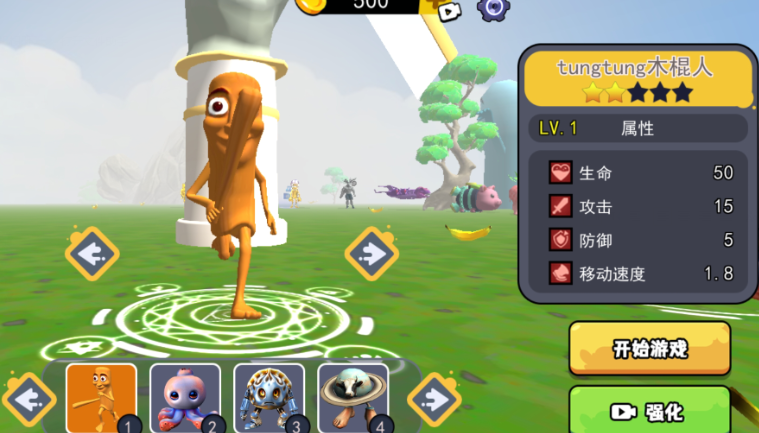Get more coins via the plus video icon
Viewport: 759px width, 433px height.
click(447, 9)
